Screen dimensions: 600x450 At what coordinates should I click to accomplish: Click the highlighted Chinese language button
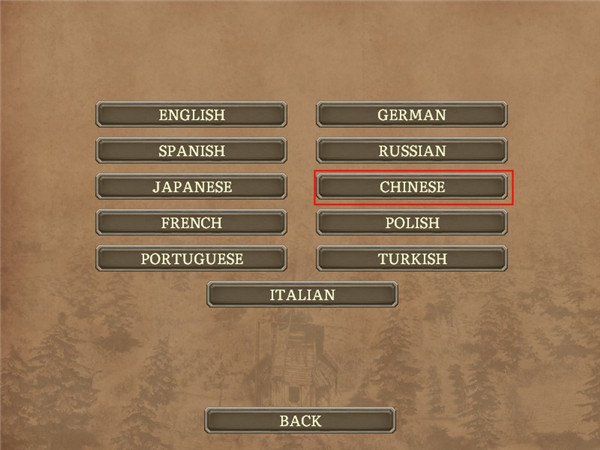click(411, 187)
